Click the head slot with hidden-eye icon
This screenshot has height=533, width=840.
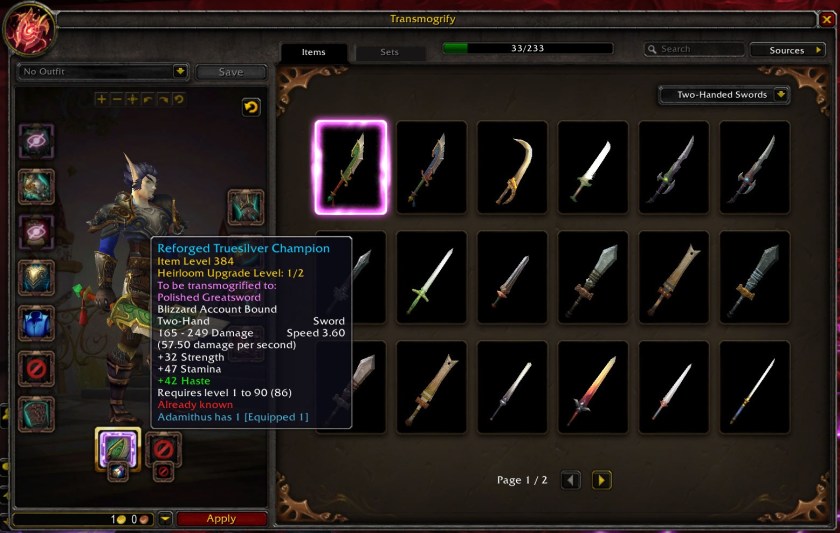coord(37,141)
